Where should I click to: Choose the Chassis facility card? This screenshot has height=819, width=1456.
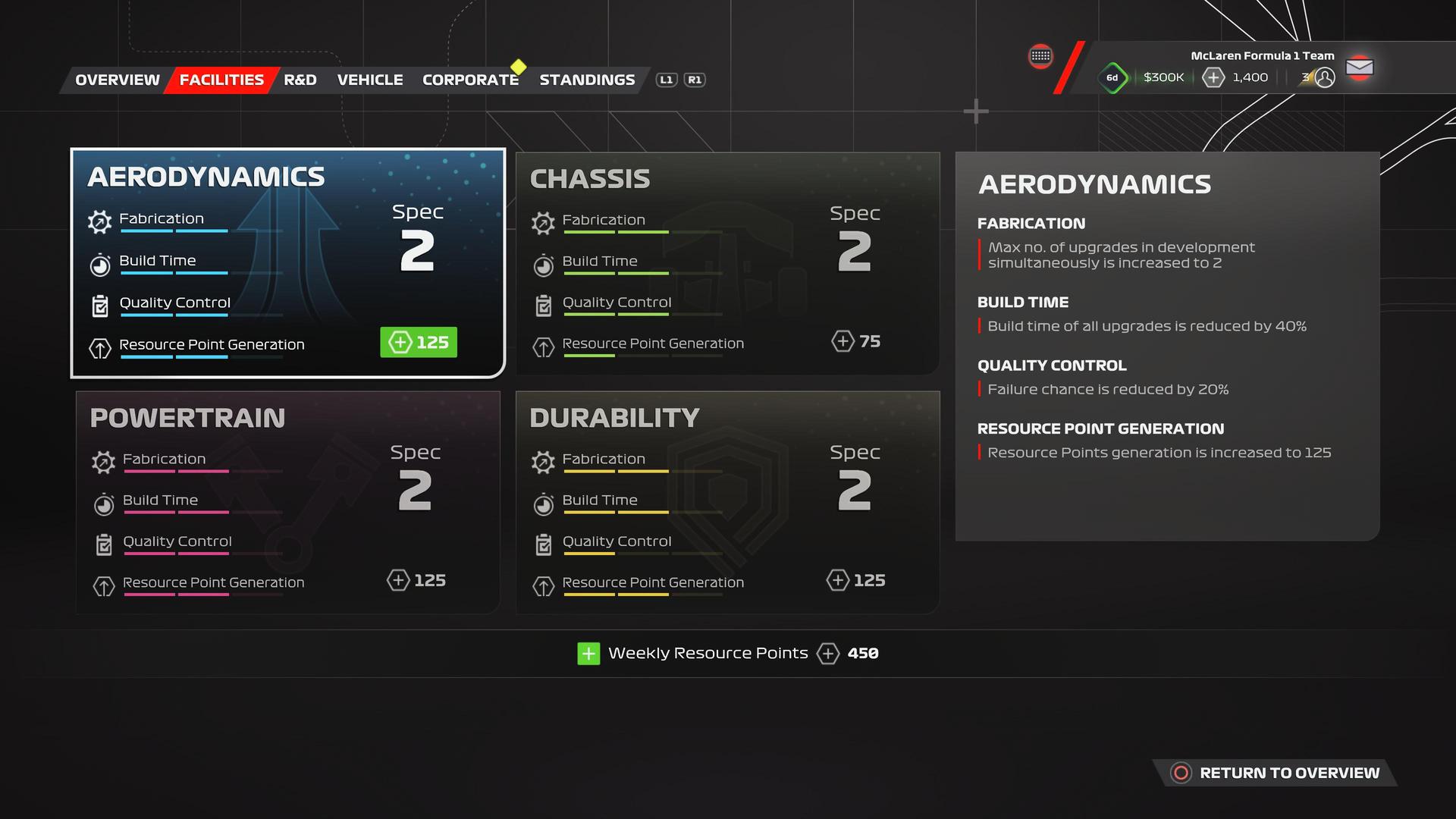(x=727, y=262)
